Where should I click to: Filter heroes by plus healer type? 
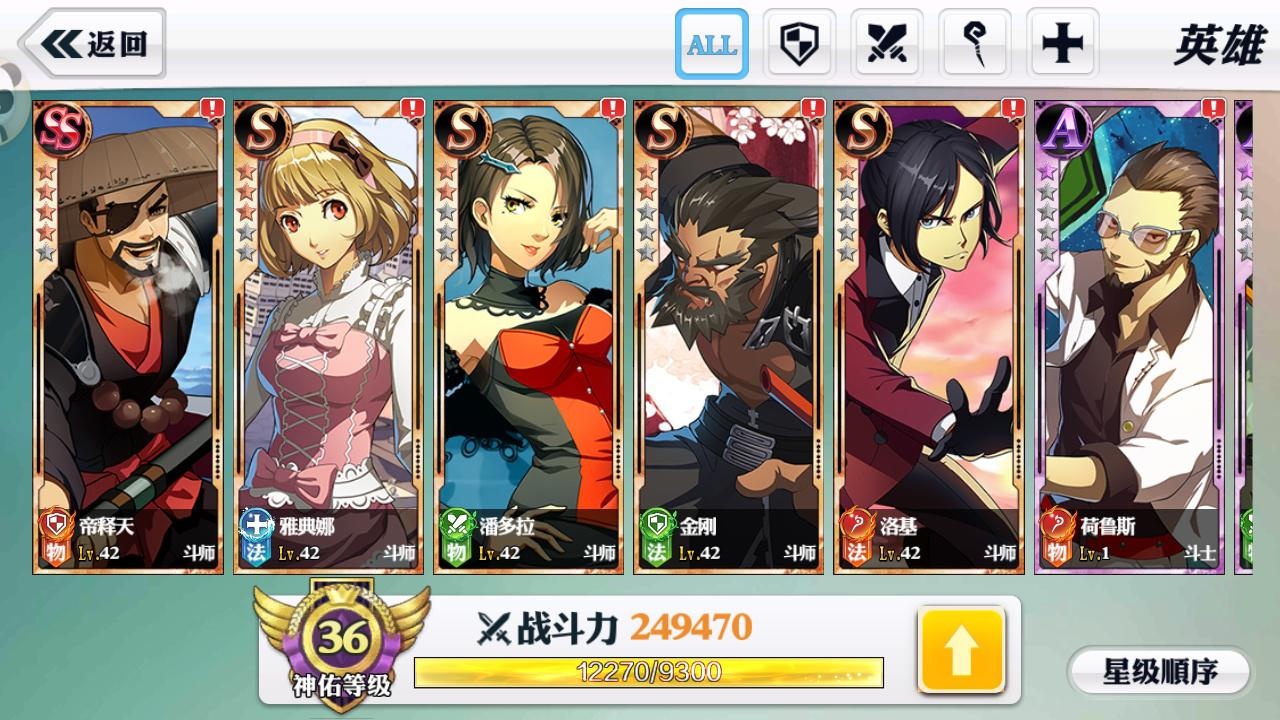[1062, 44]
